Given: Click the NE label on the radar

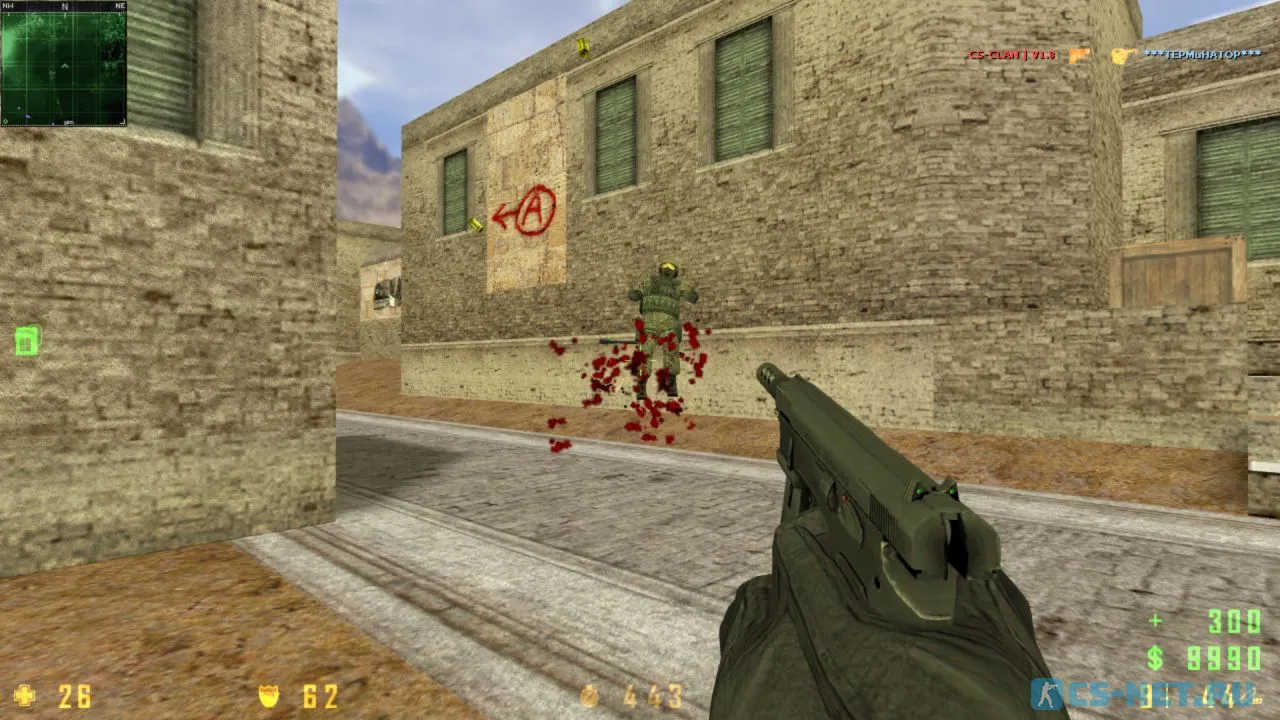Looking at the screenshot, I should pyautogui.click(x=120, y=8).
